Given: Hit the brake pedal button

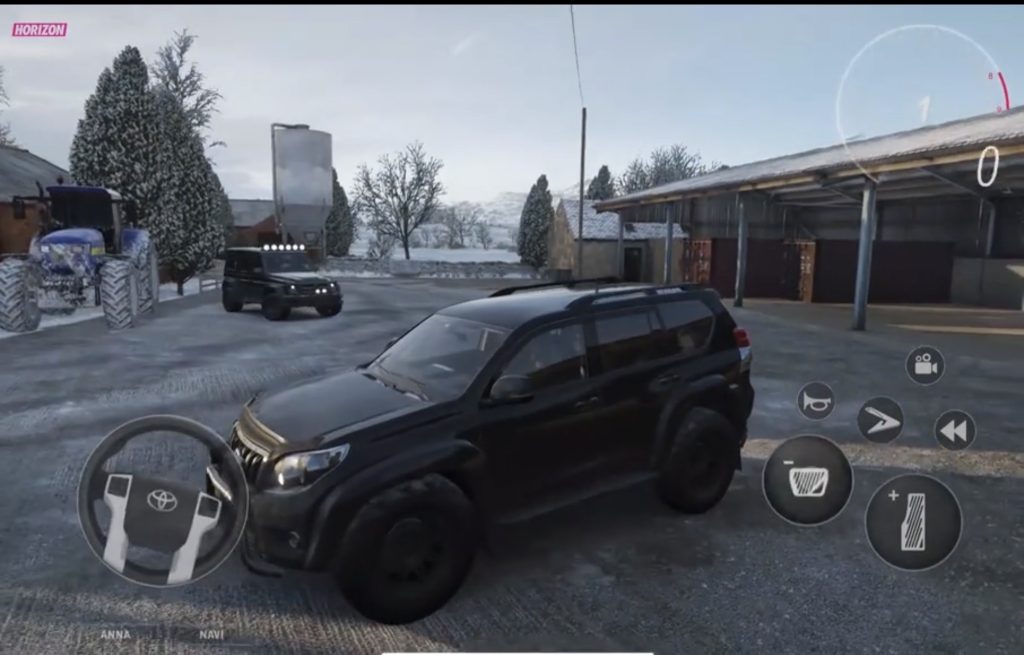Looking at the screenshot, I should coord(807,480).
